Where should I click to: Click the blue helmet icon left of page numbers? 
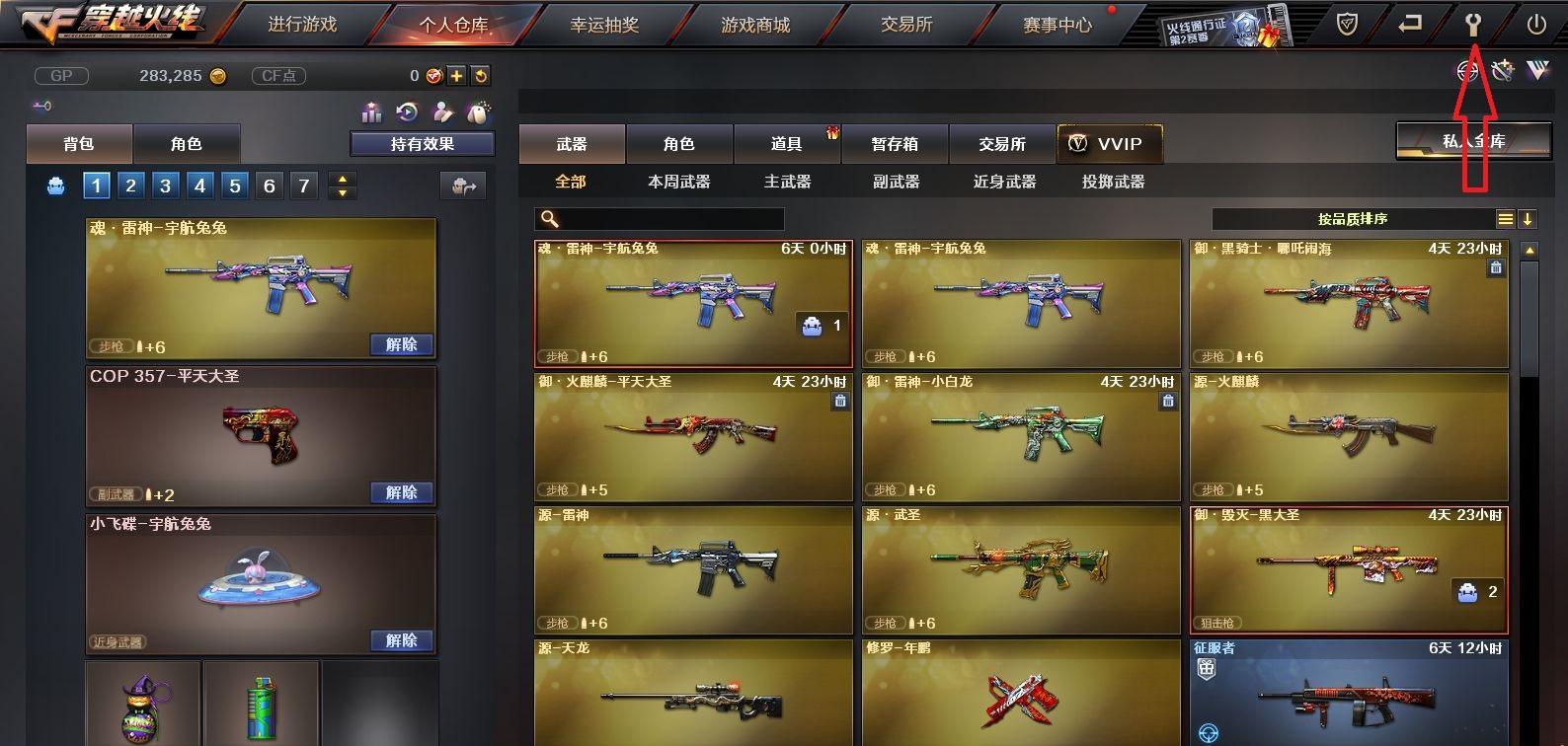pos(54,185)
